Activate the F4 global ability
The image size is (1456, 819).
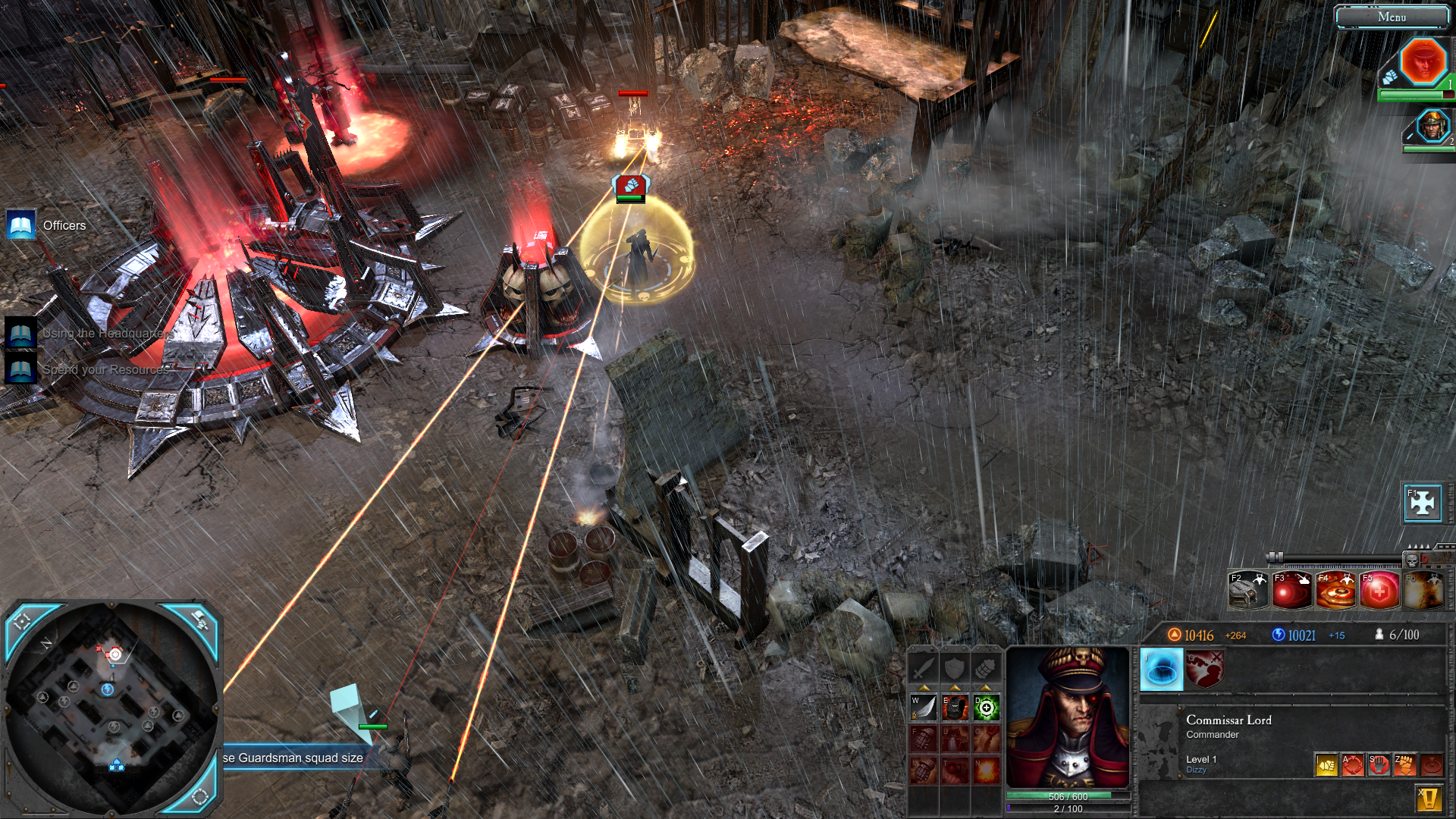pyautogui.click(x=1335, y=591)
